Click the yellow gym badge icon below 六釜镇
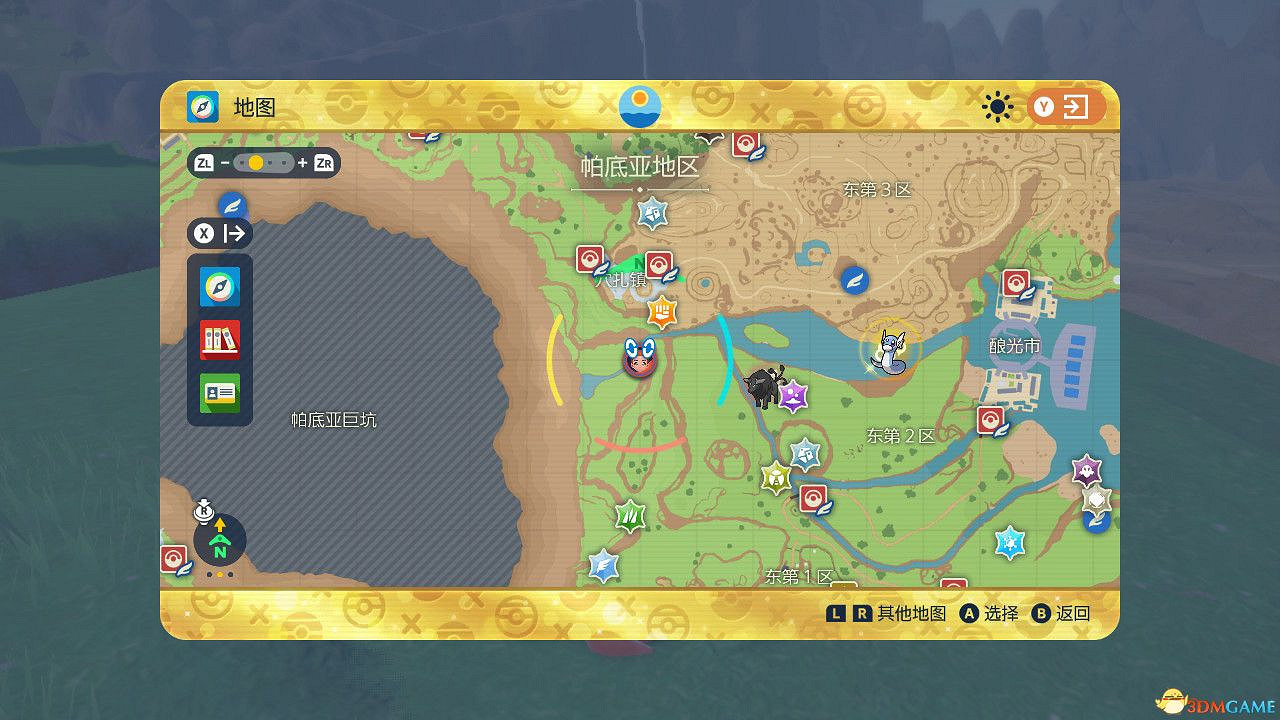Image resolution: width=1280 pixels, height=720 pixels. pyautogui.click(x=663, y=312)
